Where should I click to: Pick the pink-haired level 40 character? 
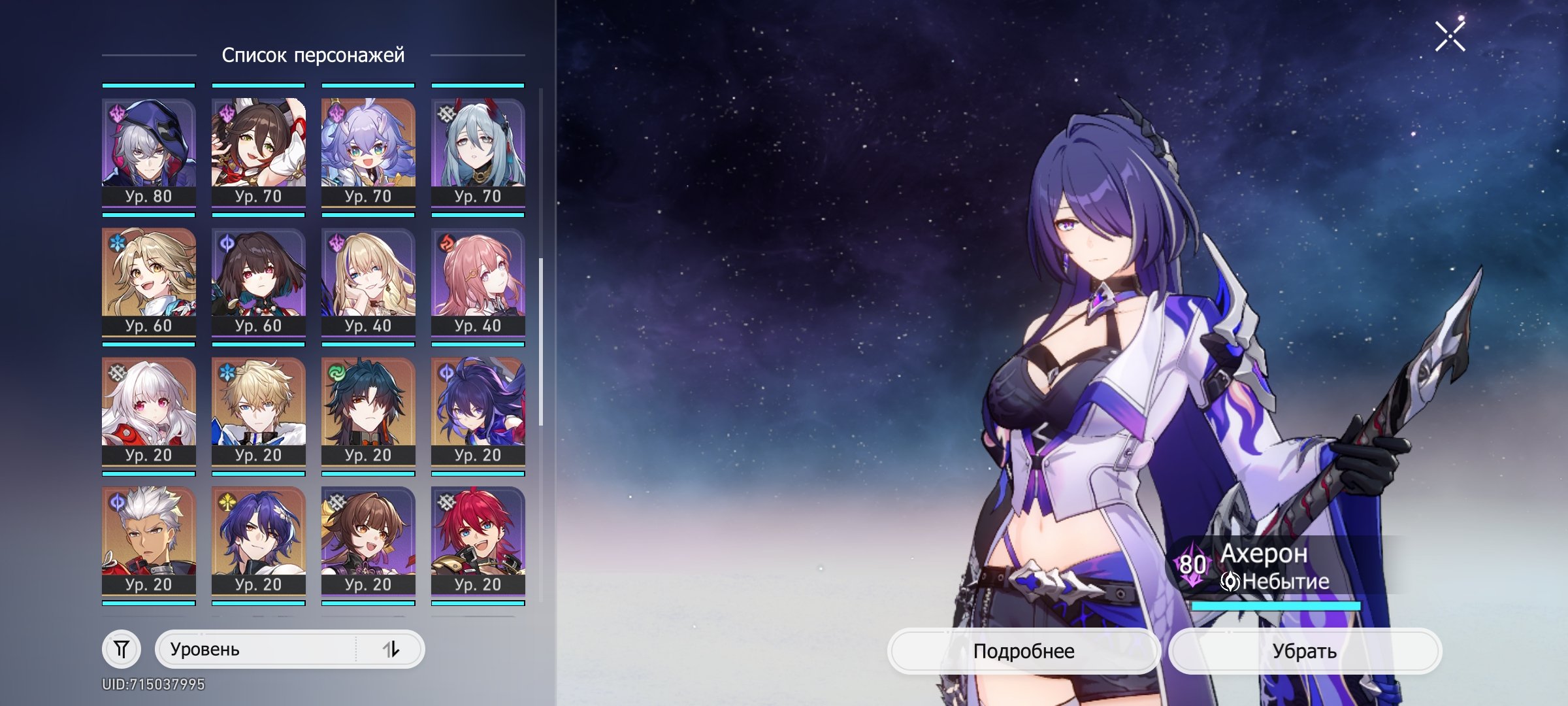point(478,281)
